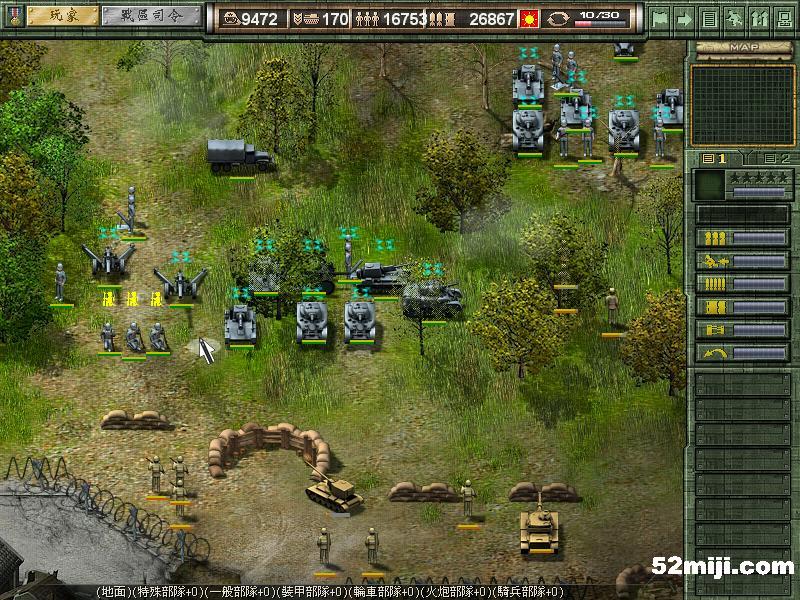Switch to side panel tab 1
Image resolution: width=800 pixels, height=600 pixels.
click(x=716, y=159)
